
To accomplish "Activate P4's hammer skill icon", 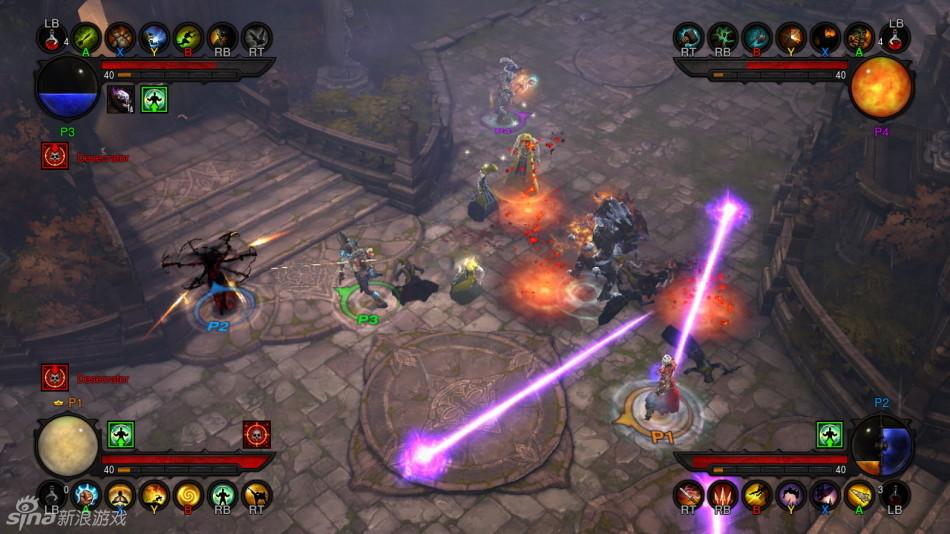I will tap(689, 38).
